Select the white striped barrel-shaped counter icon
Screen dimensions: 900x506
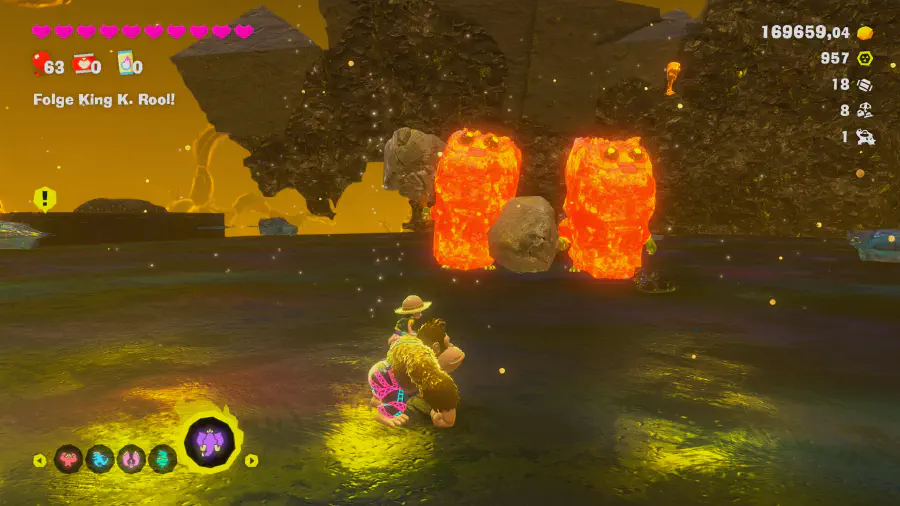pyautogui.click(x=865, y=85)
